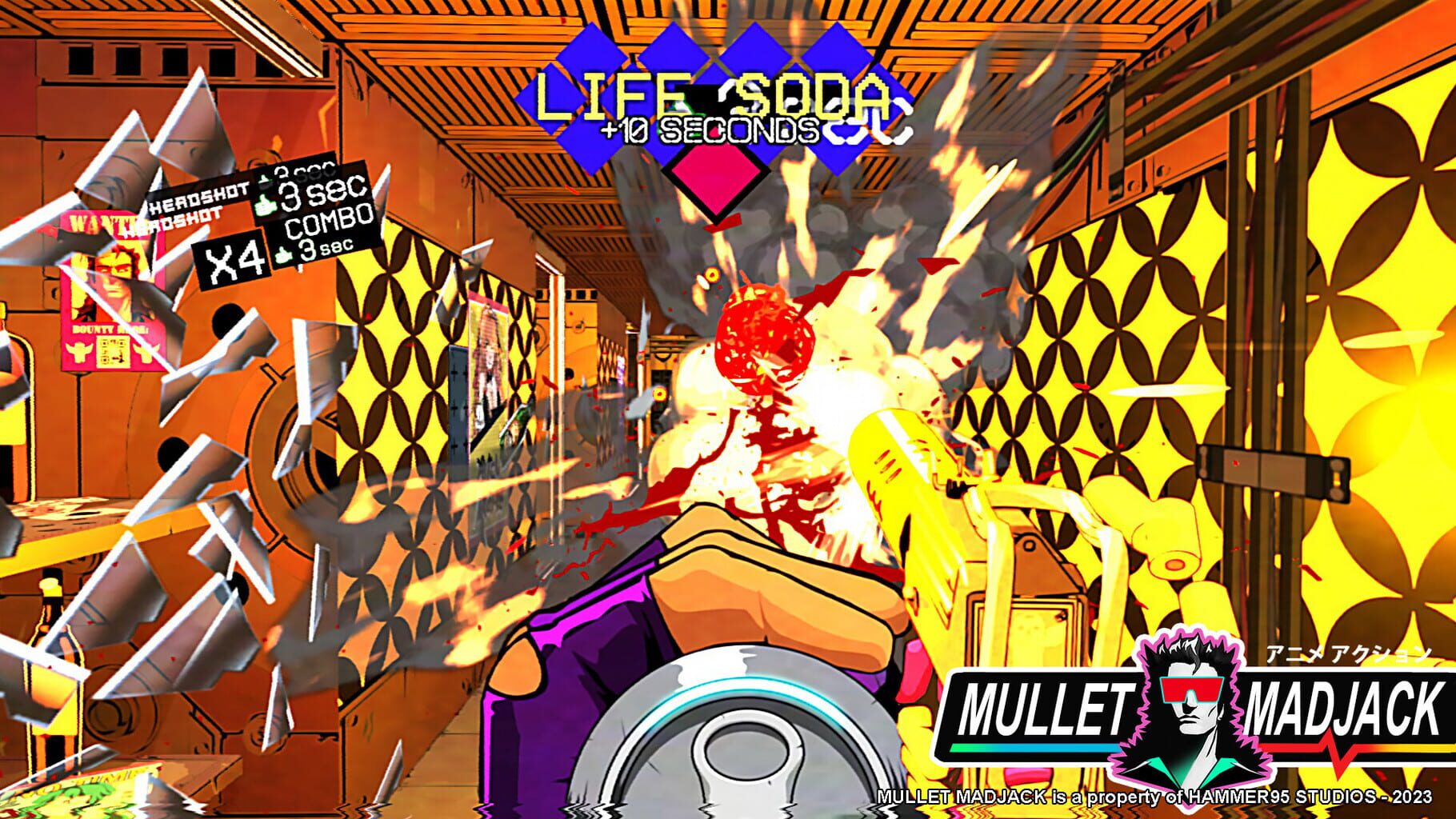Click the thumbs-up next to HEADSHOT 3 sec
The height and width of the screenshot is (819, 1456).
tap(264, 204)
